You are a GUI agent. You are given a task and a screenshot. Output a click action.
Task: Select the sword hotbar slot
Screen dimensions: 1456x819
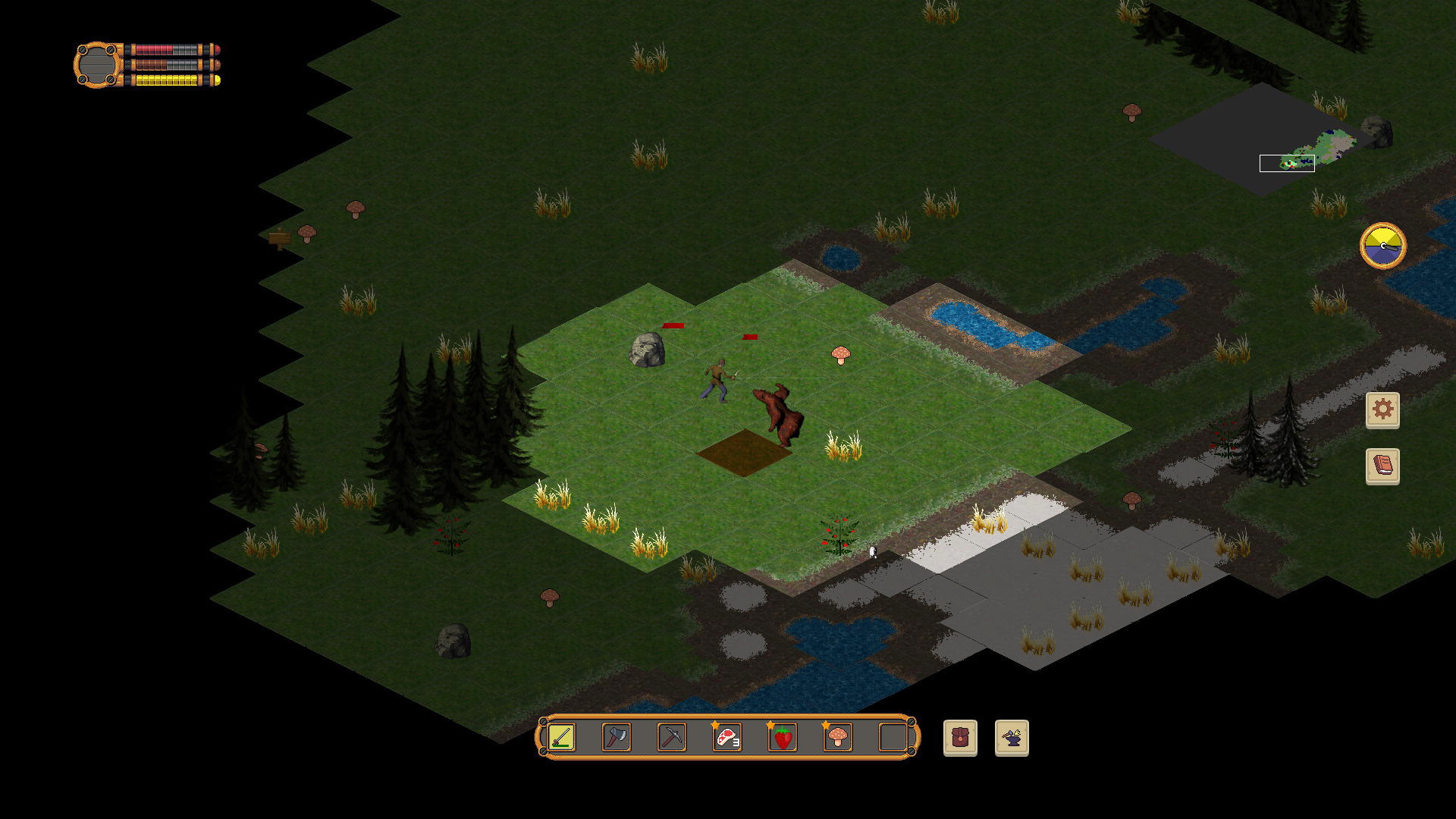click(x=562, y=737)
